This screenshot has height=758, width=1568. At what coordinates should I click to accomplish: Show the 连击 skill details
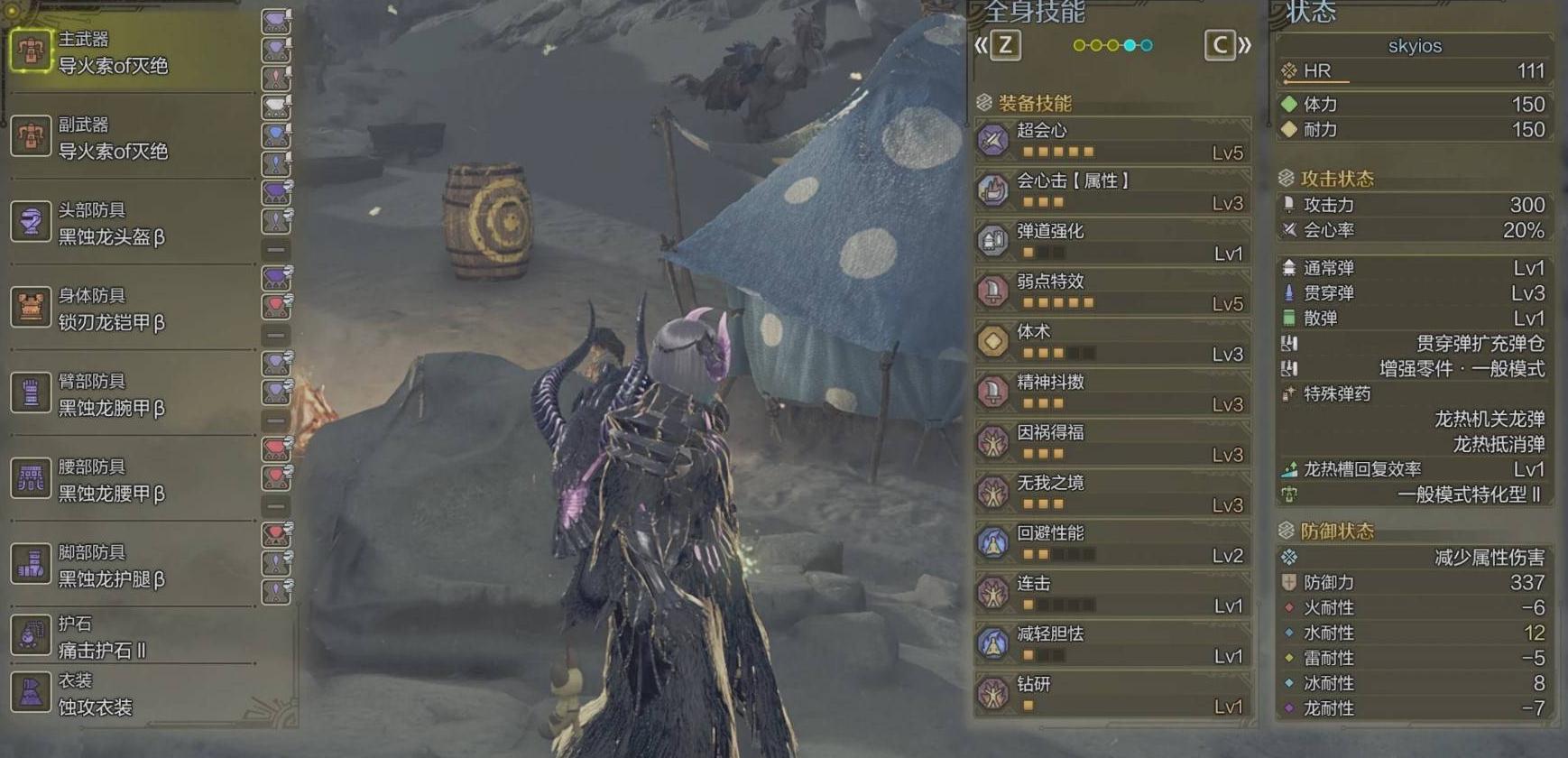[x=1112, y=595]
